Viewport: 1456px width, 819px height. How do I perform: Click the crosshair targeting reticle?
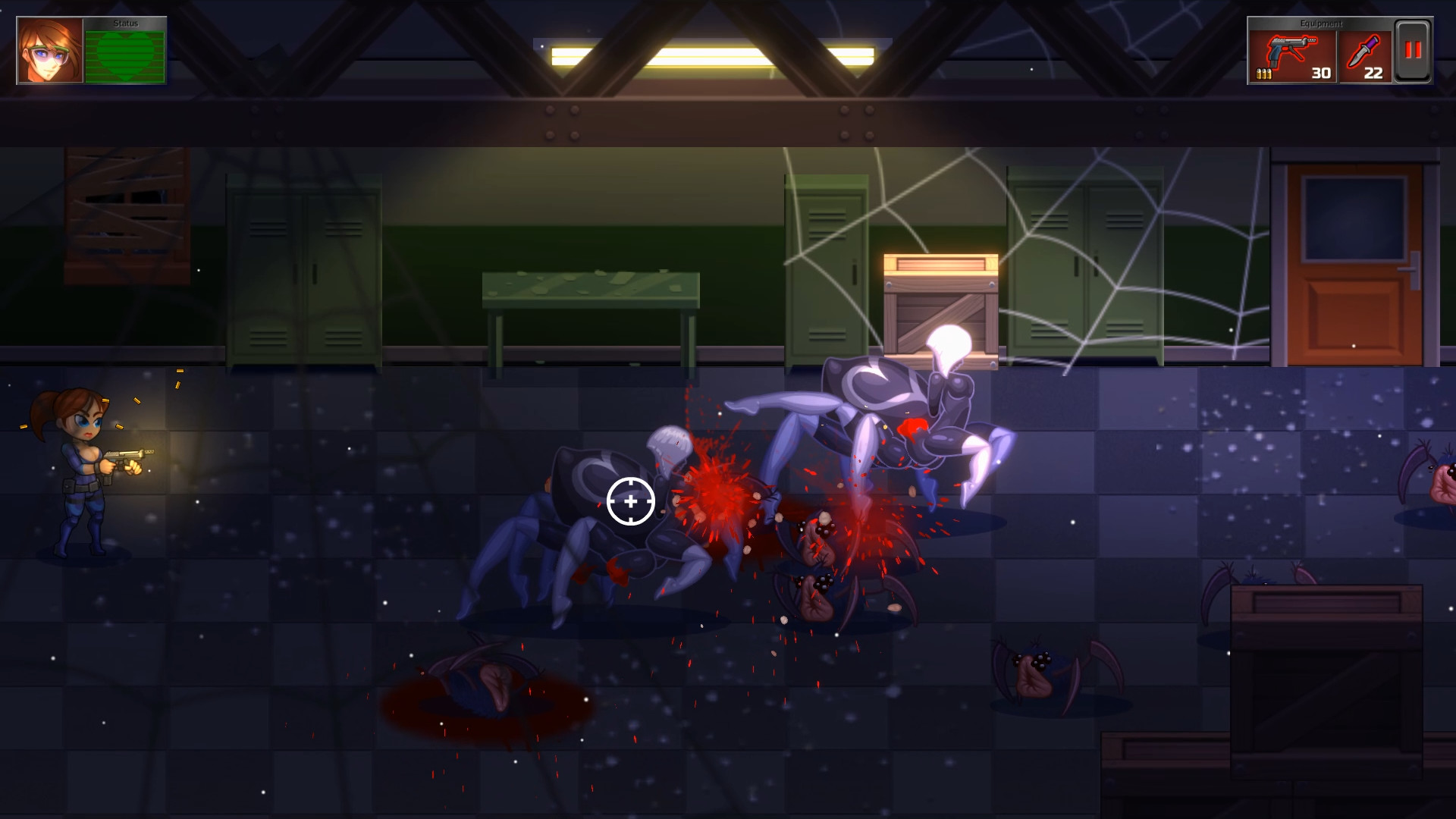(x=629, y=500)
